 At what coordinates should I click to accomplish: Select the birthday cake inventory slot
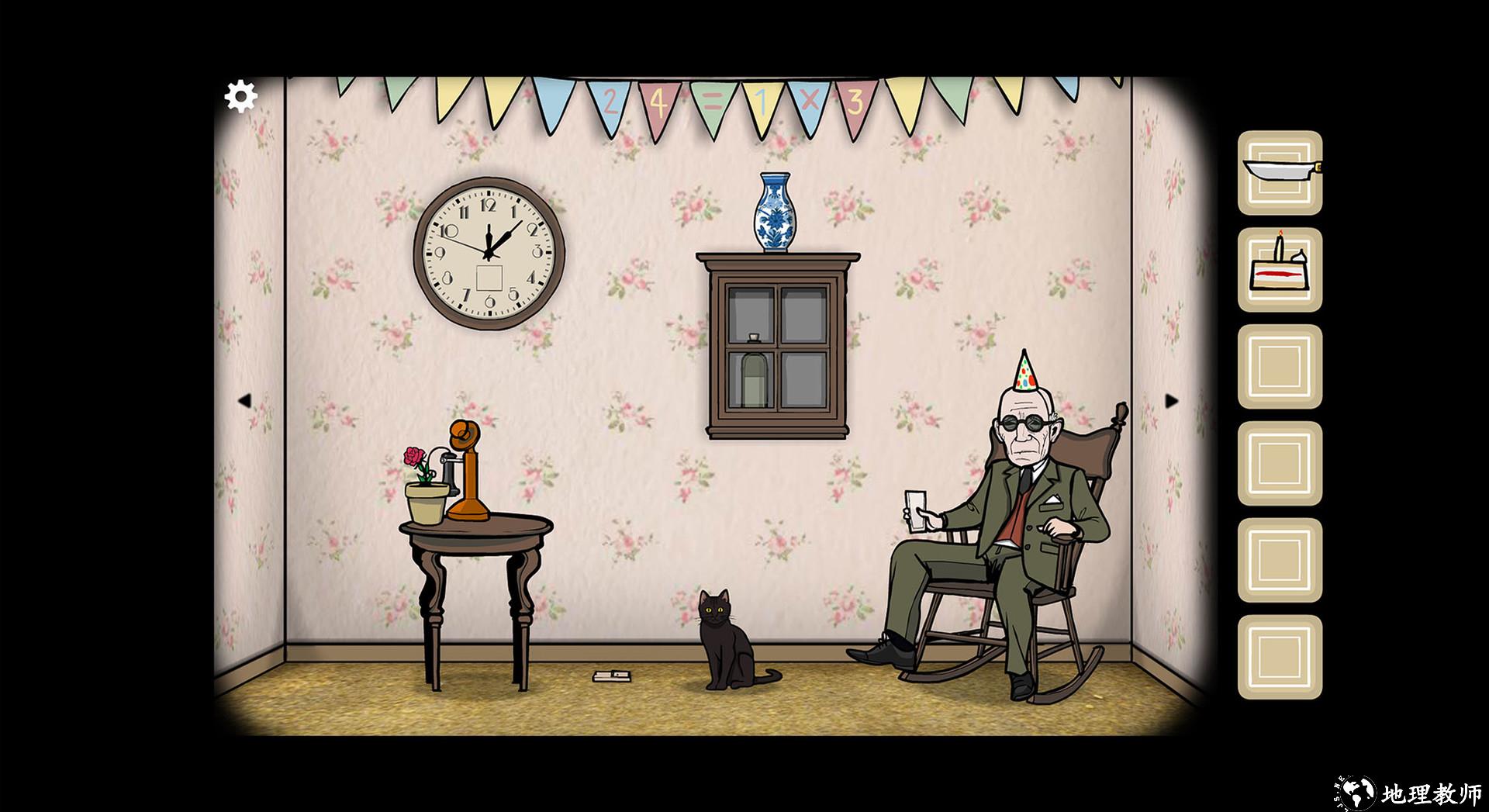[1280, 269]
